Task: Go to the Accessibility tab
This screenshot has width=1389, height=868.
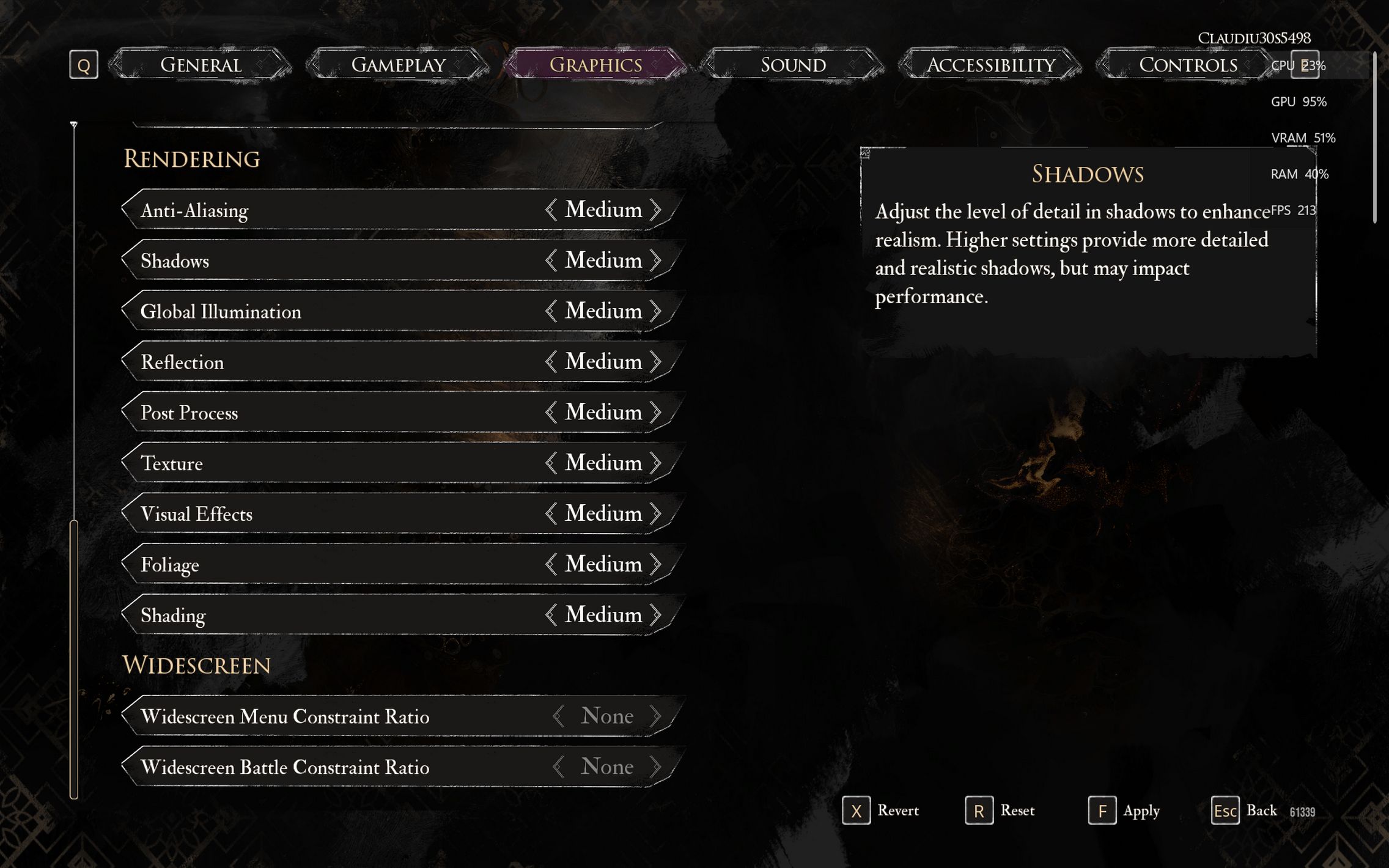Action: tap(990, 65)
